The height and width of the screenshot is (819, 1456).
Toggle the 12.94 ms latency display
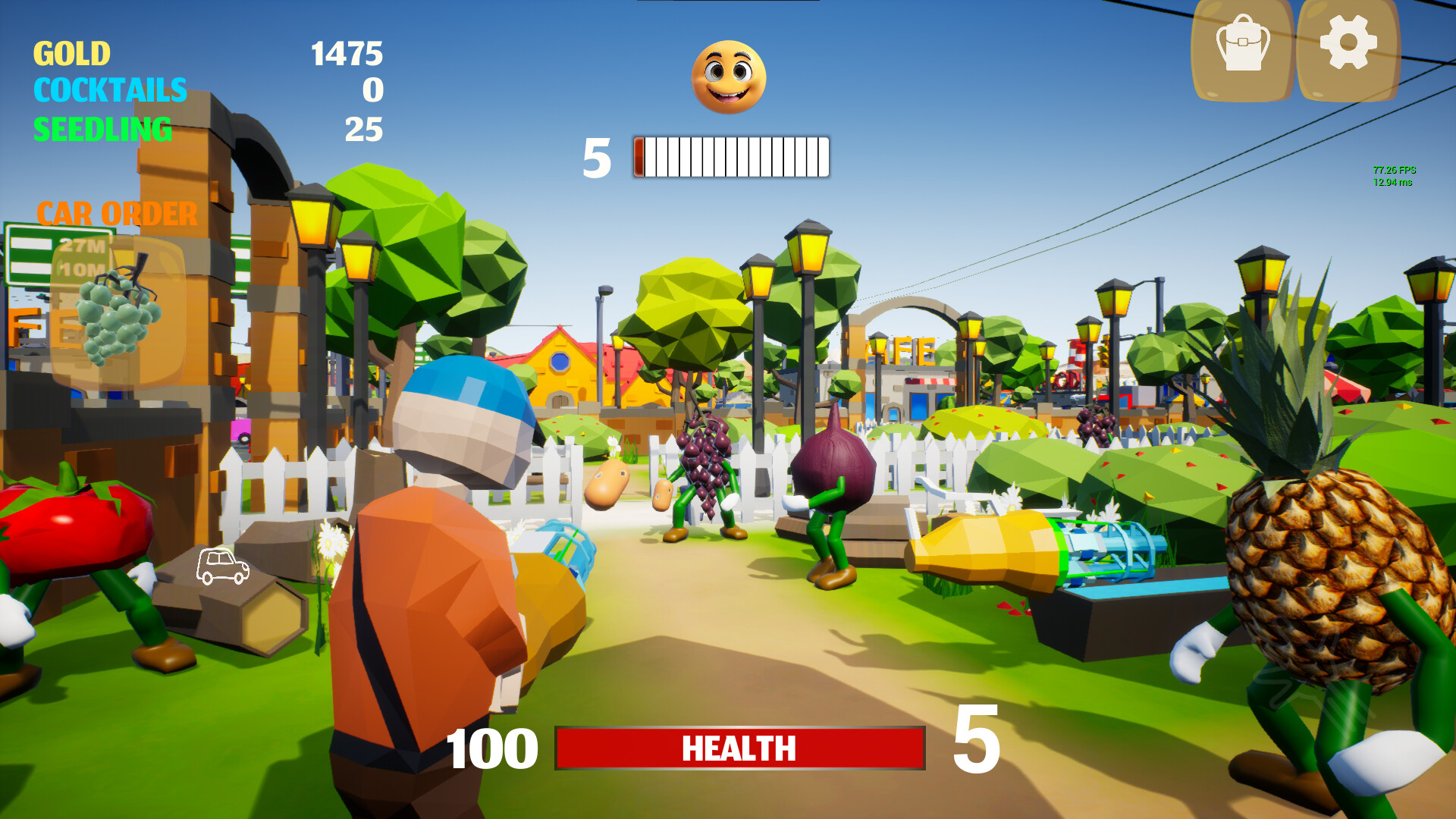coord(1393,182)
